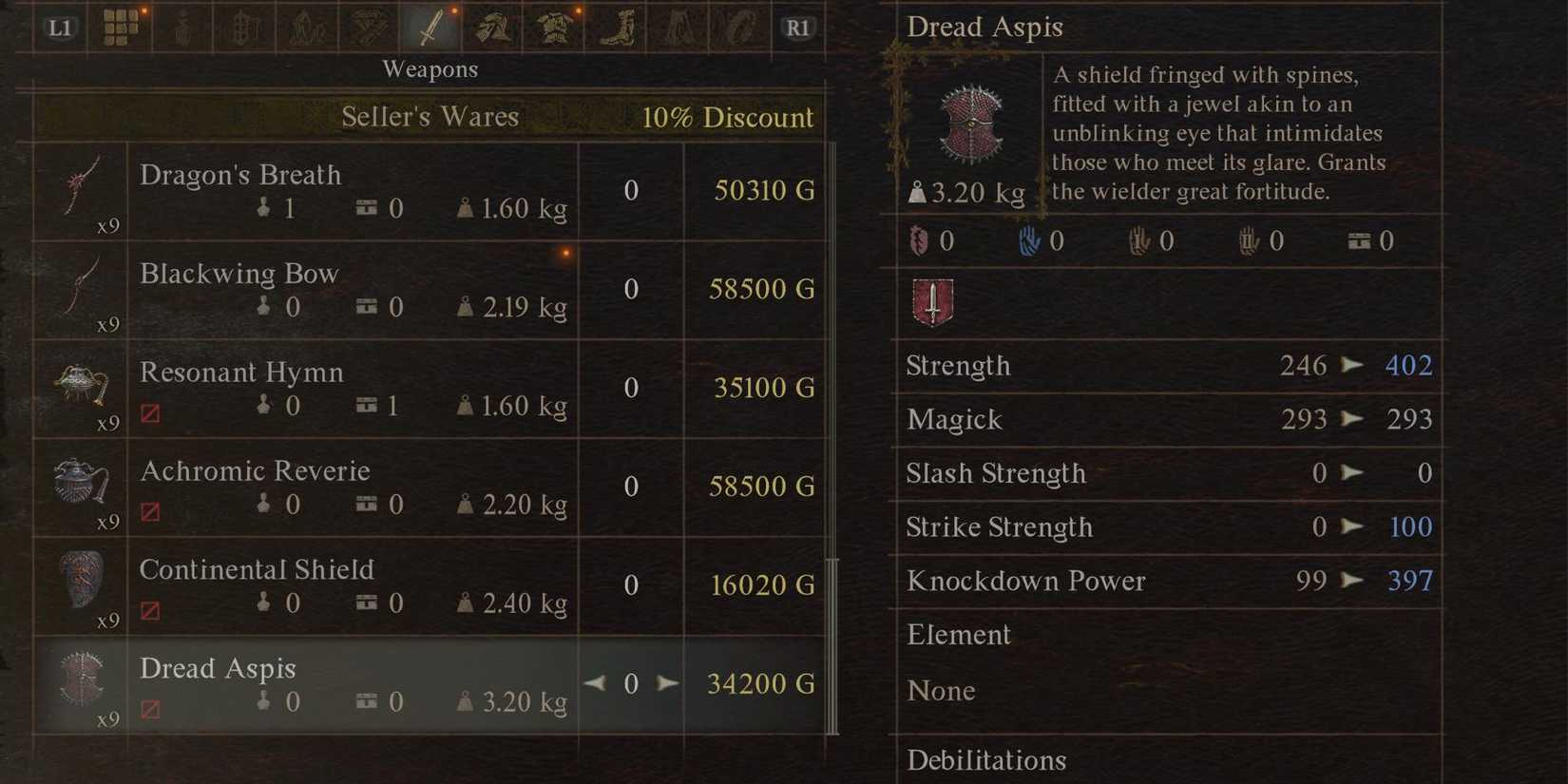1568x784 pixels.
Task: Open the helmet headgear category tab
Action: tap(491, 27)
